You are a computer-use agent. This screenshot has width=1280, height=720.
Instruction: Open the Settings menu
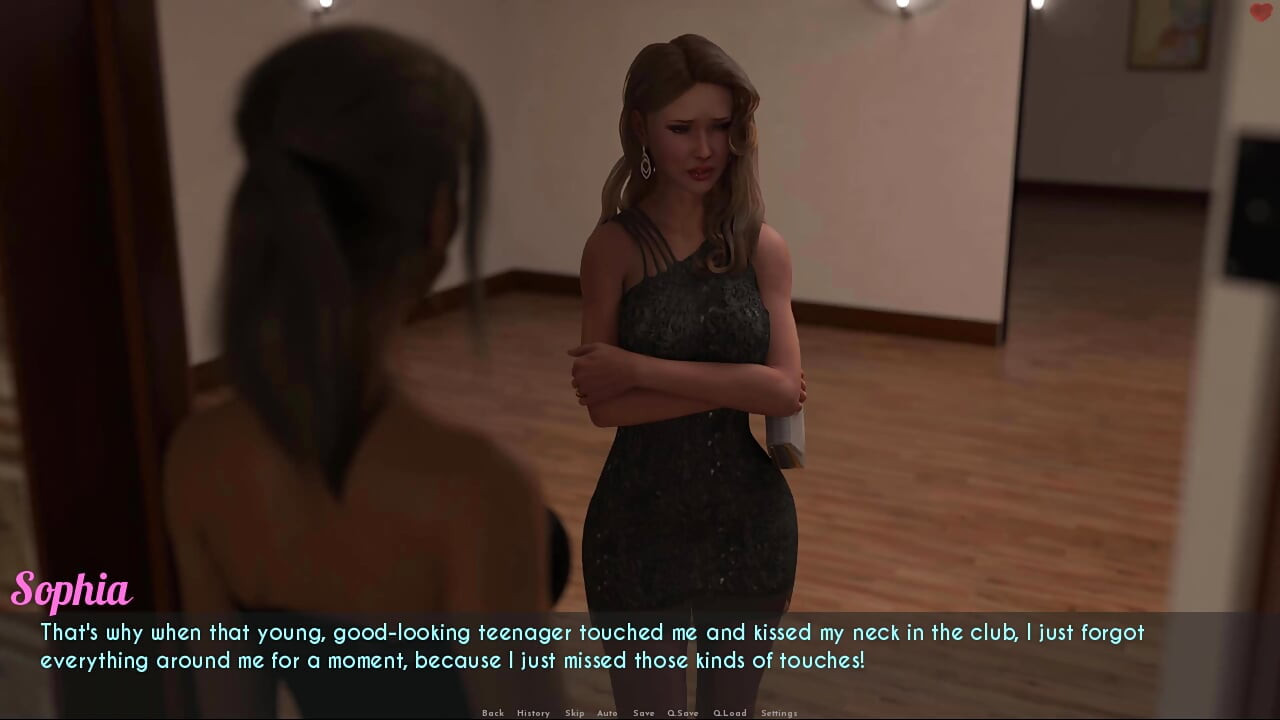tap(779, 713)
